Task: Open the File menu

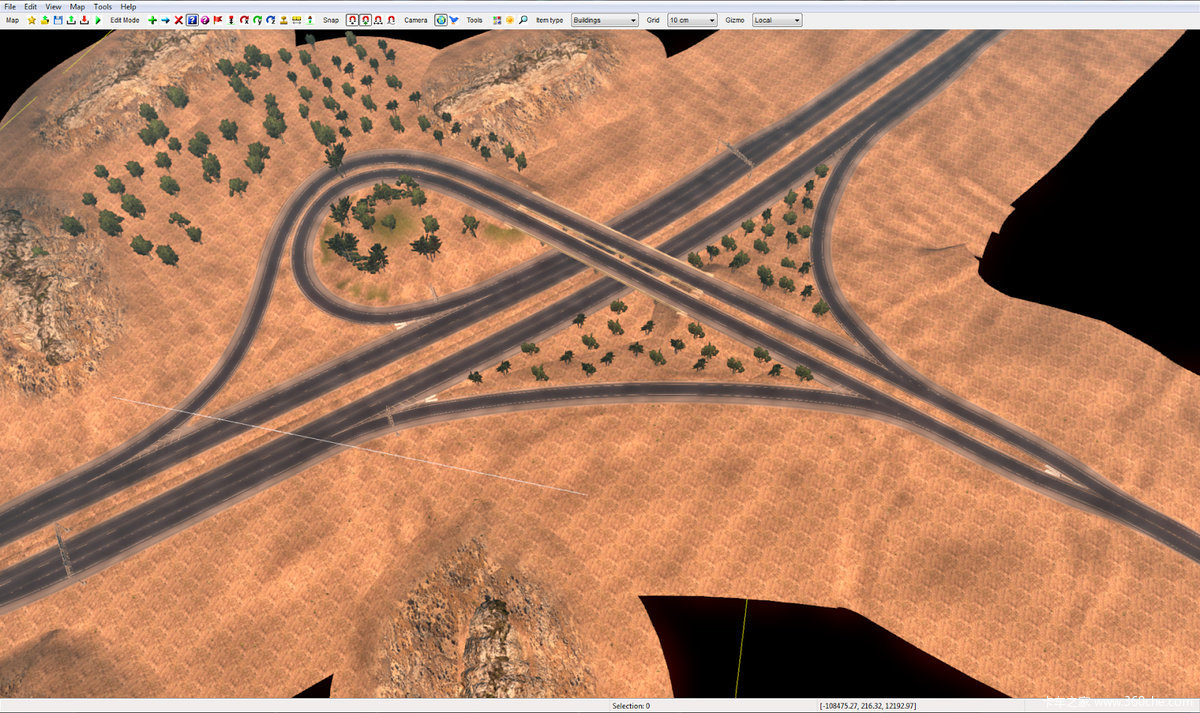Action: pos(10,6)
